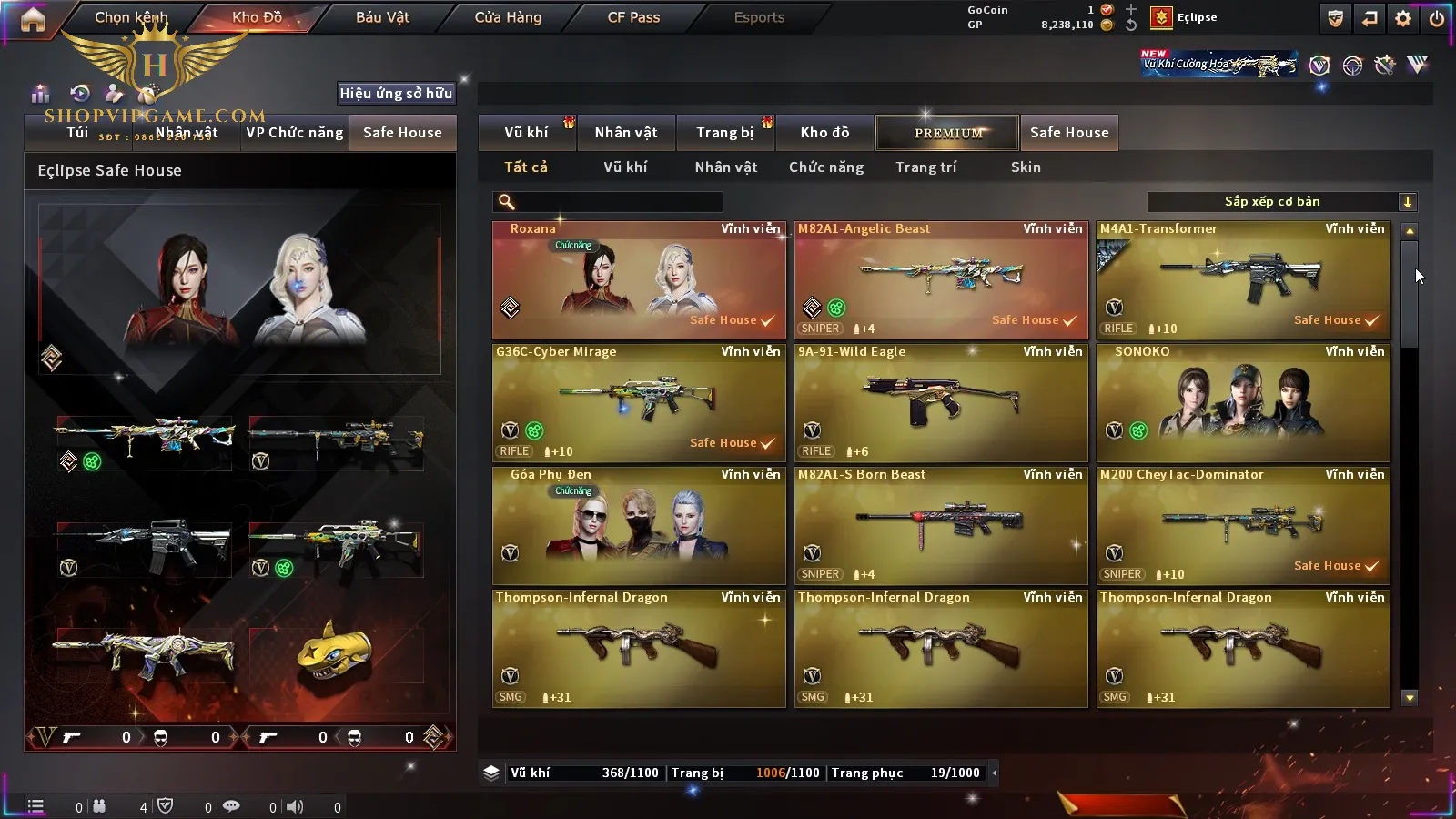Open the settings gear icon
Screen dimensions: 1456x819
[1403, 18]
